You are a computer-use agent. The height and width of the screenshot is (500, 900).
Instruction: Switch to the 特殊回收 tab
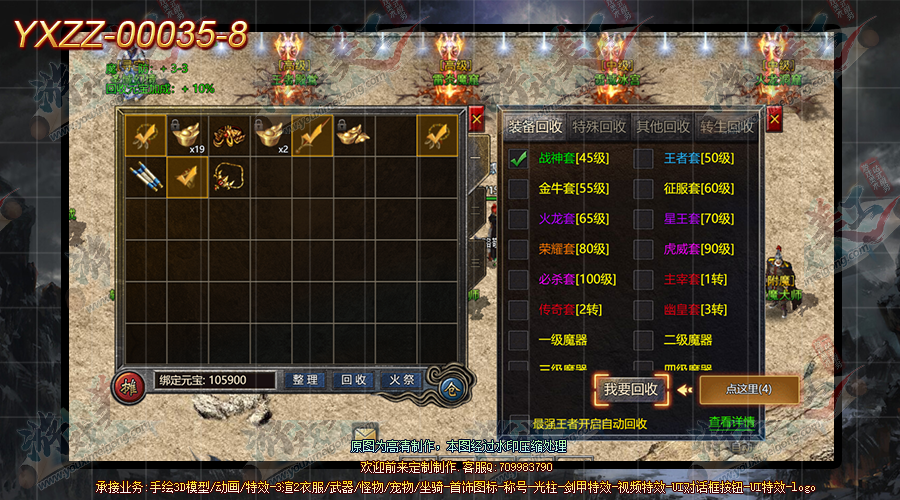click(599, 127)
